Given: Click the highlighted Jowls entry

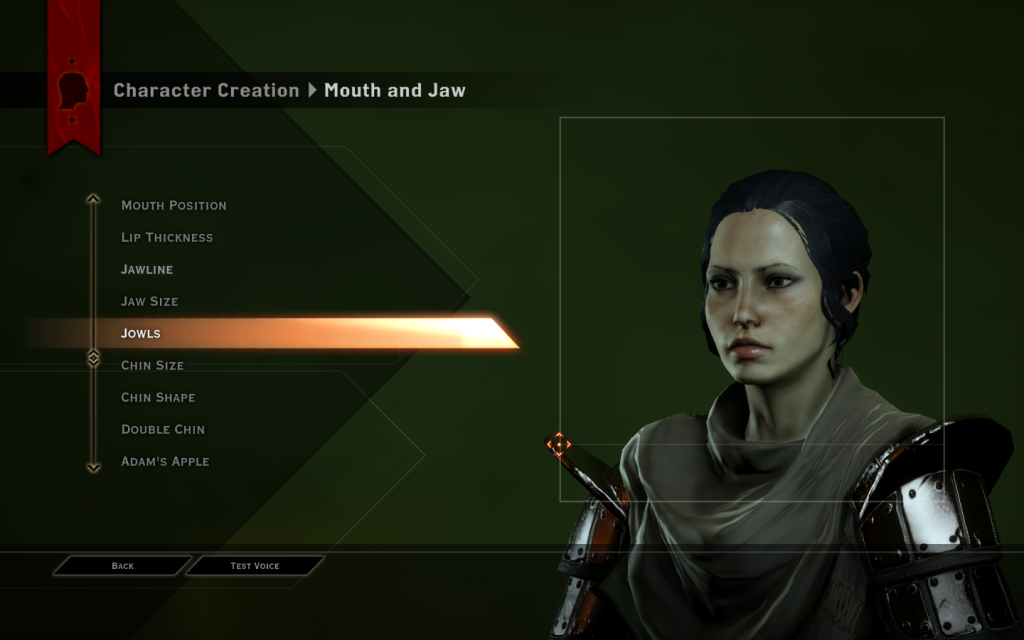Looking at the screenshot, I should click(141, 333).
